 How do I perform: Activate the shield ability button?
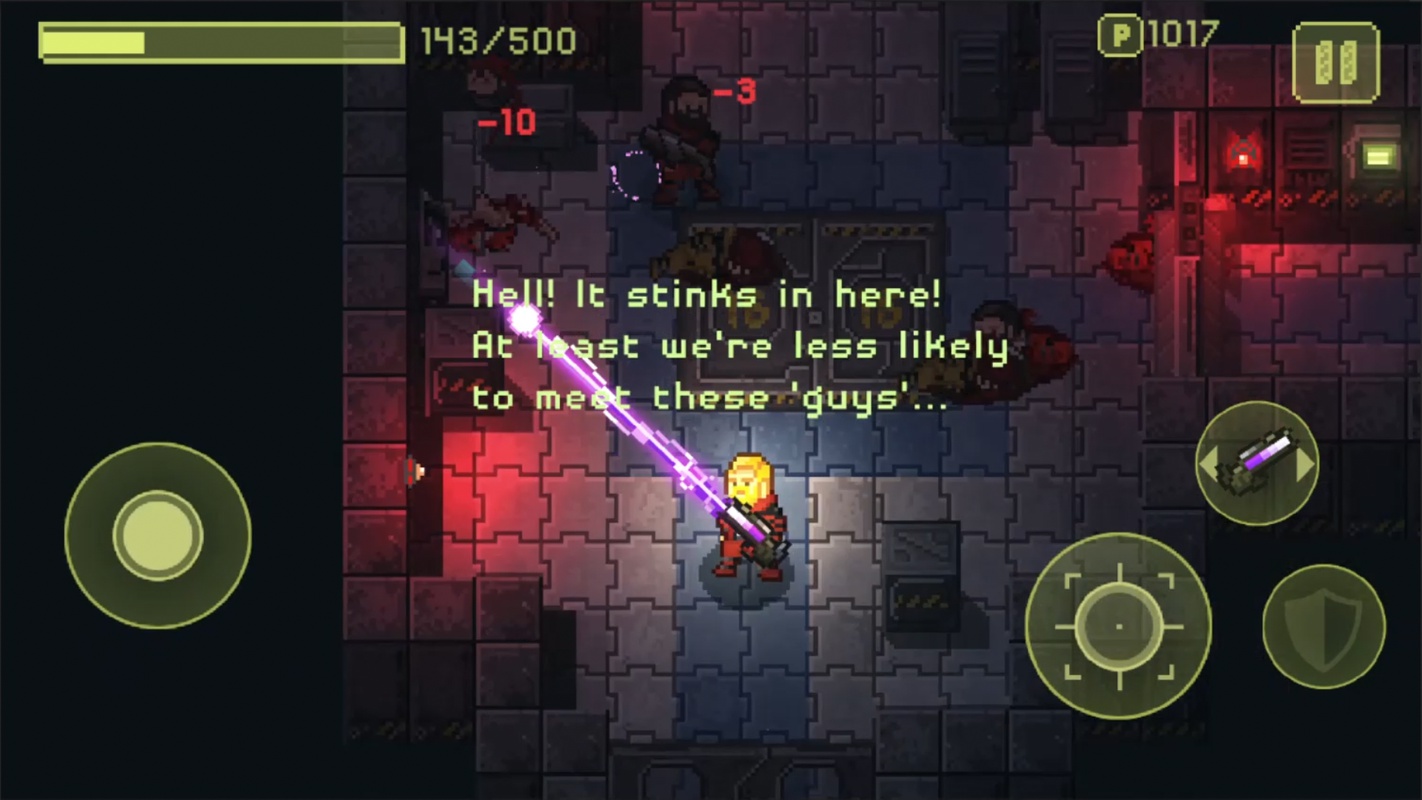[x=1323, y=626]
